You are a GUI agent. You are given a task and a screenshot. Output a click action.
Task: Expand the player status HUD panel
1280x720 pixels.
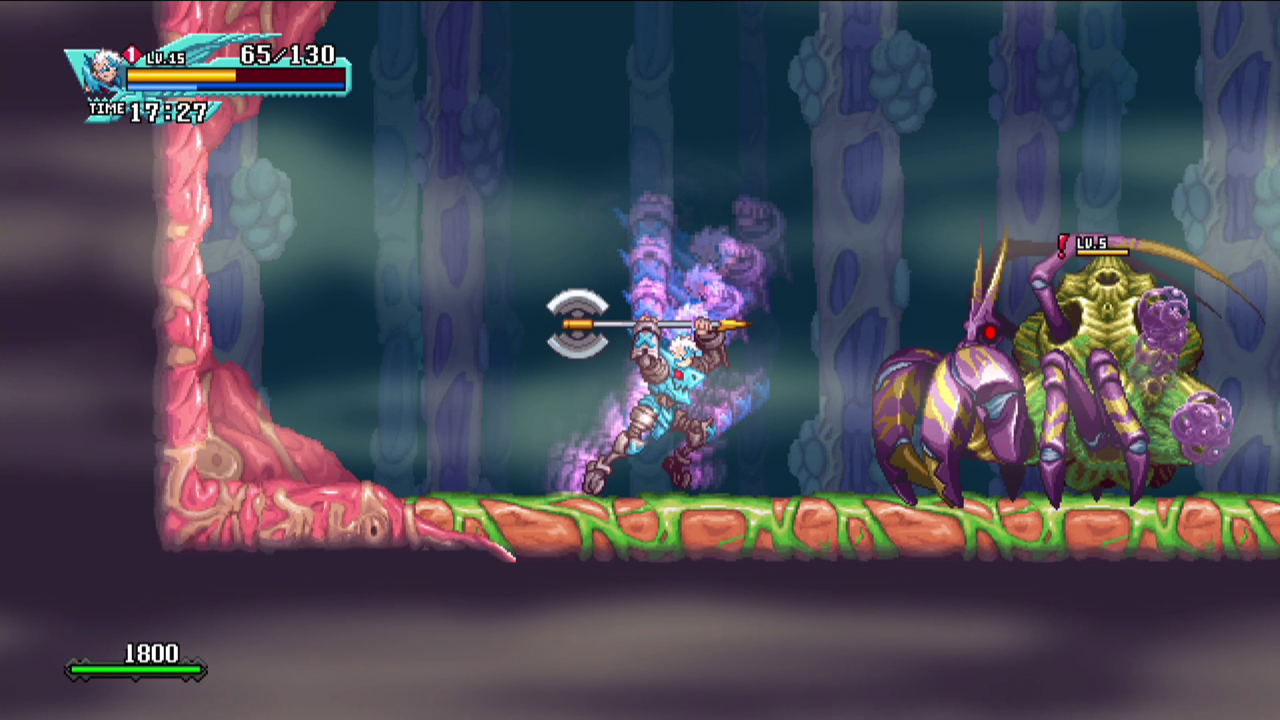pos(200,75)
